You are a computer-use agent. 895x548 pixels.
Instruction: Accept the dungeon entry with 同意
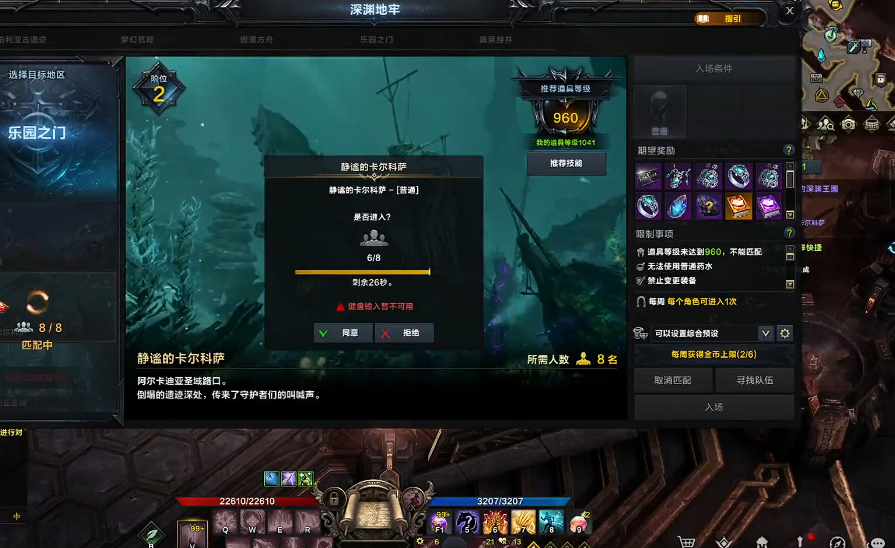[343, 333]
